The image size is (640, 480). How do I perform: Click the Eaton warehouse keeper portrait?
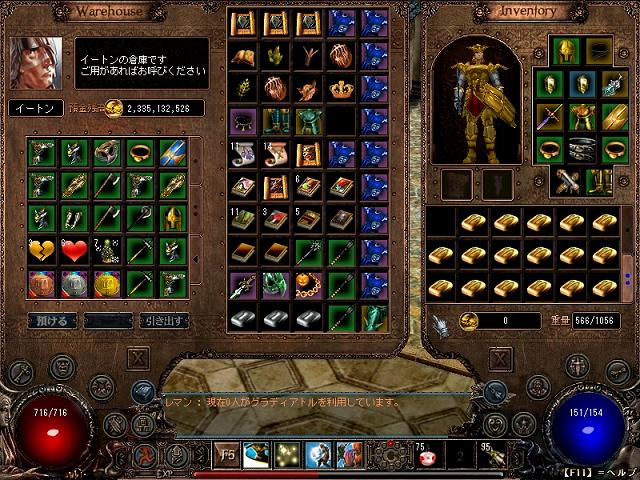tap(36, 63)
